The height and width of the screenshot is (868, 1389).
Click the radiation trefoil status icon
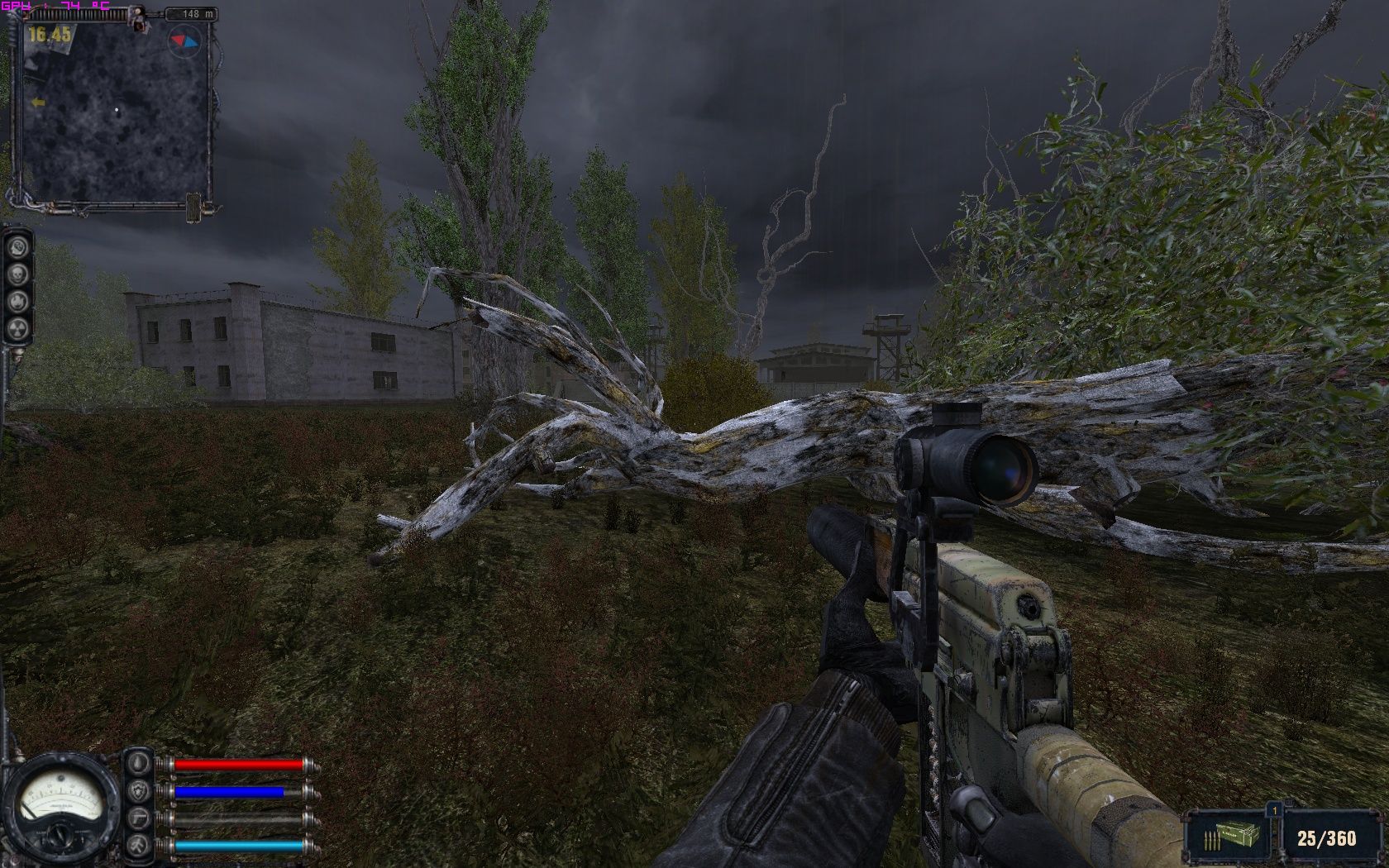pos(18,329)
